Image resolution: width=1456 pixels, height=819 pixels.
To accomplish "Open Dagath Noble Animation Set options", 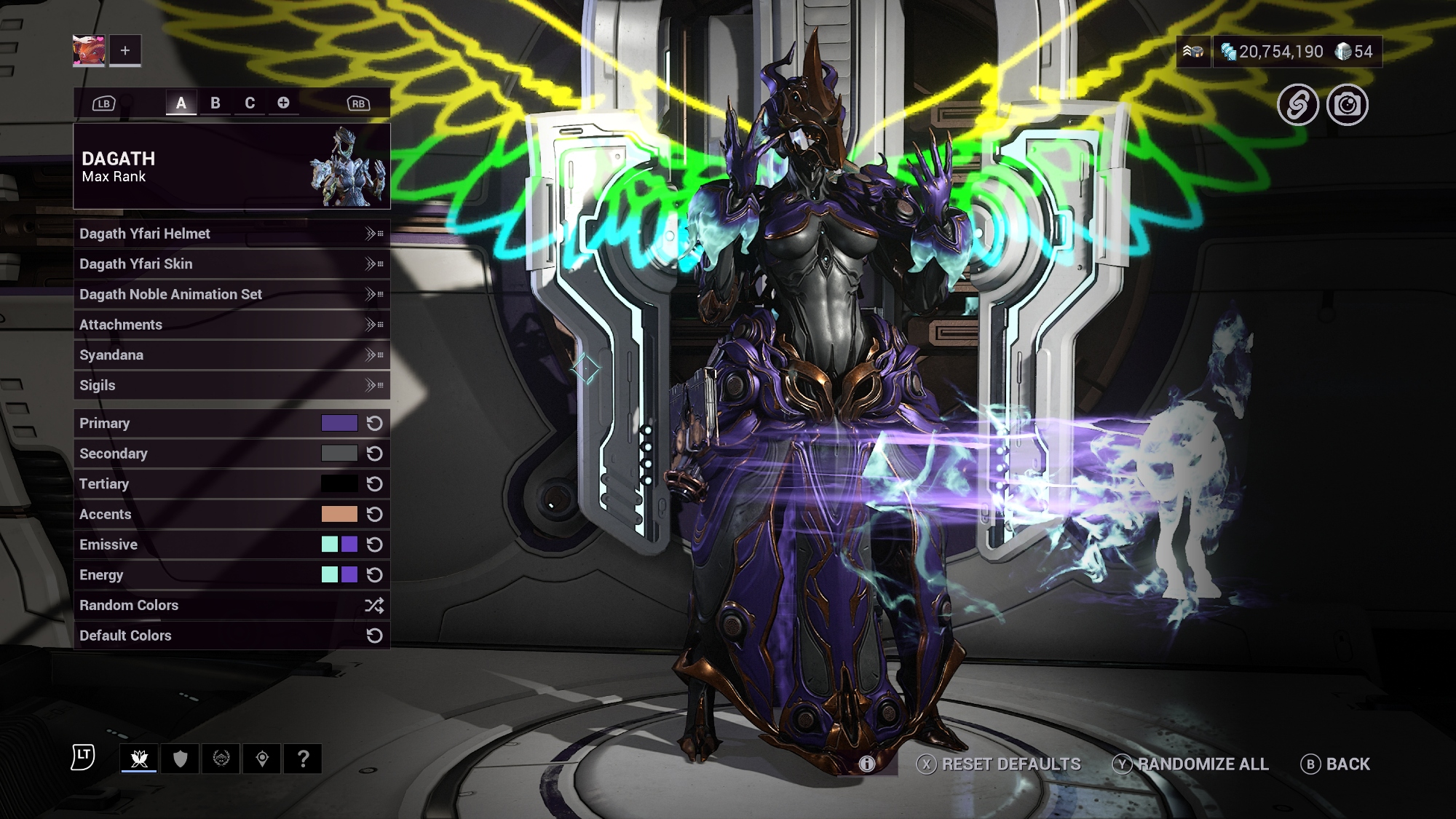I will coord(232,294).
